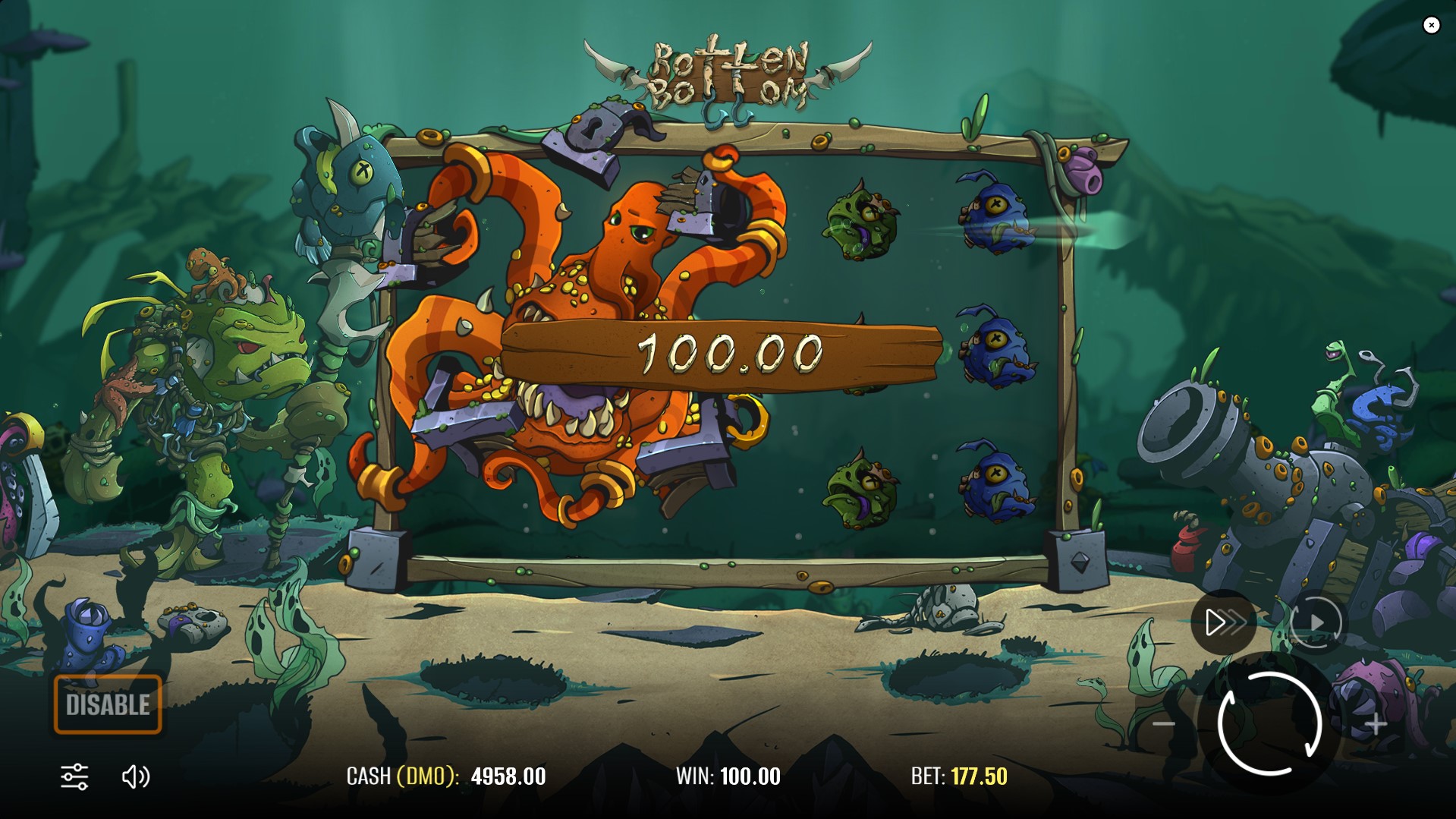Spin the reels with the circular arrow
Viewport: 1456px width, 819px height.
[1269, 723]
